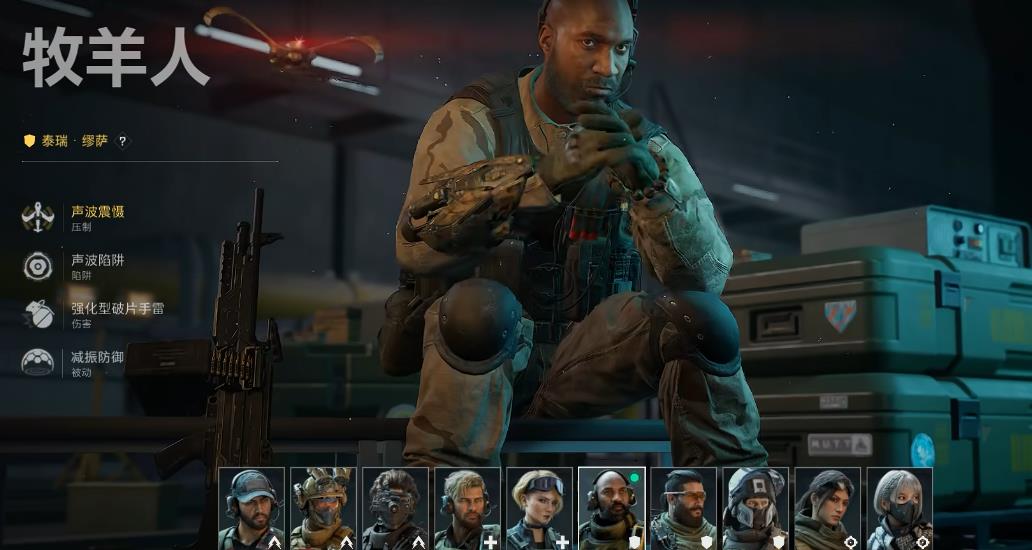The height and width of the screenshot is (550, 1032).
Task: Choose the blonde woman with goggles on head
Action: click(539, 508)
